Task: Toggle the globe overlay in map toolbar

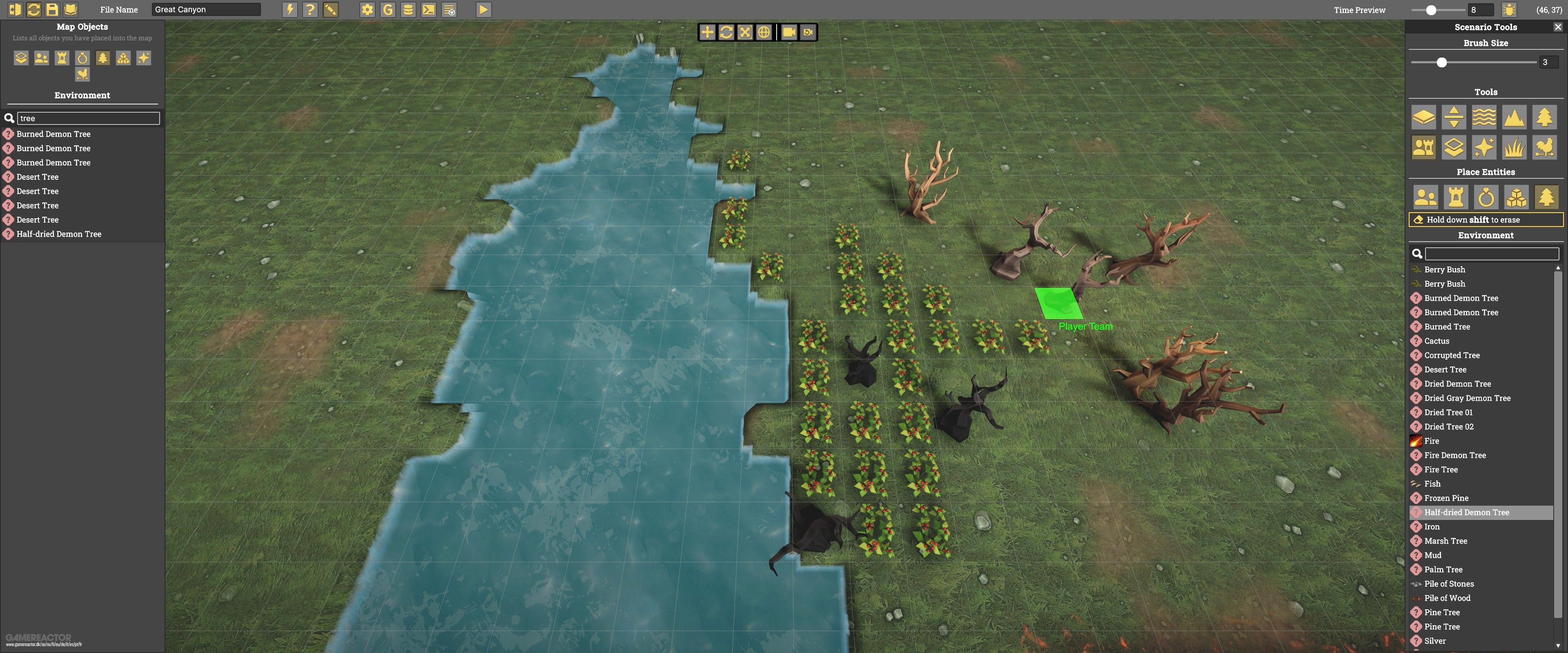Action: click(x=765, y=32)
